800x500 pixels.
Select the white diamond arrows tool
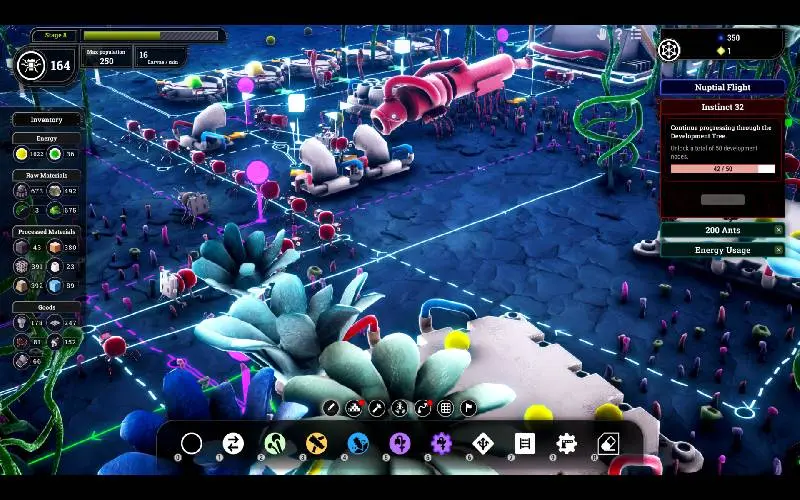pos(483,443)
